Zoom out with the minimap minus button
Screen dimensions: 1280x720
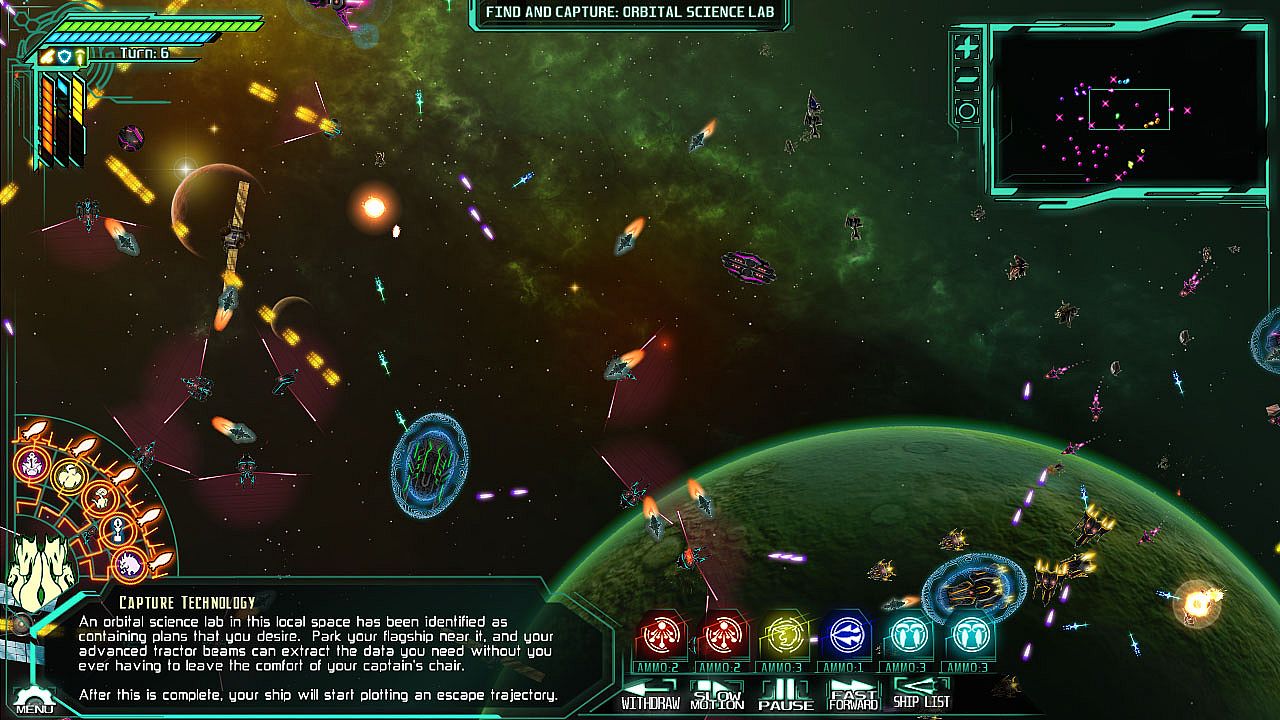[966, 79]
